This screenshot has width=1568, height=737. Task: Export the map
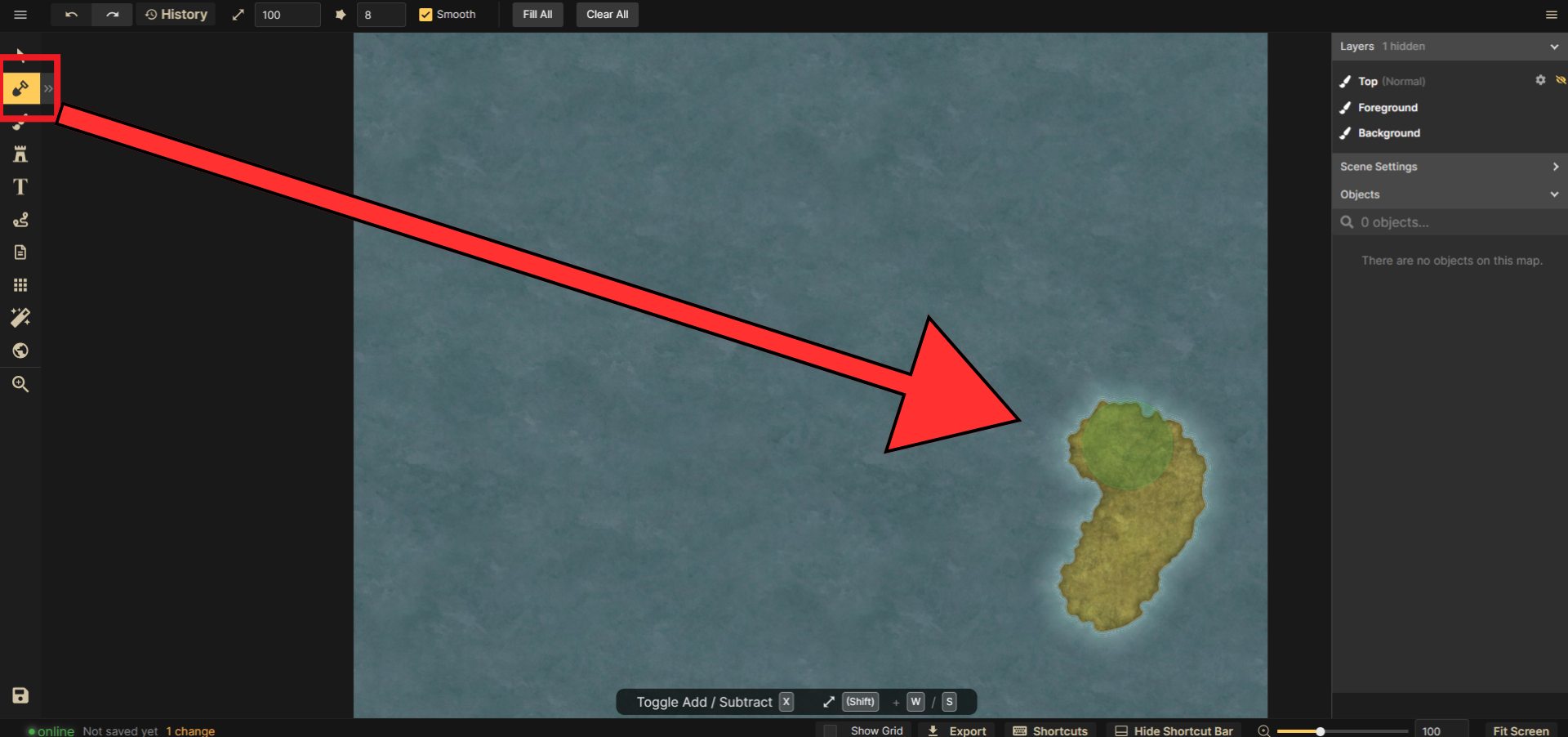(957, 730)
